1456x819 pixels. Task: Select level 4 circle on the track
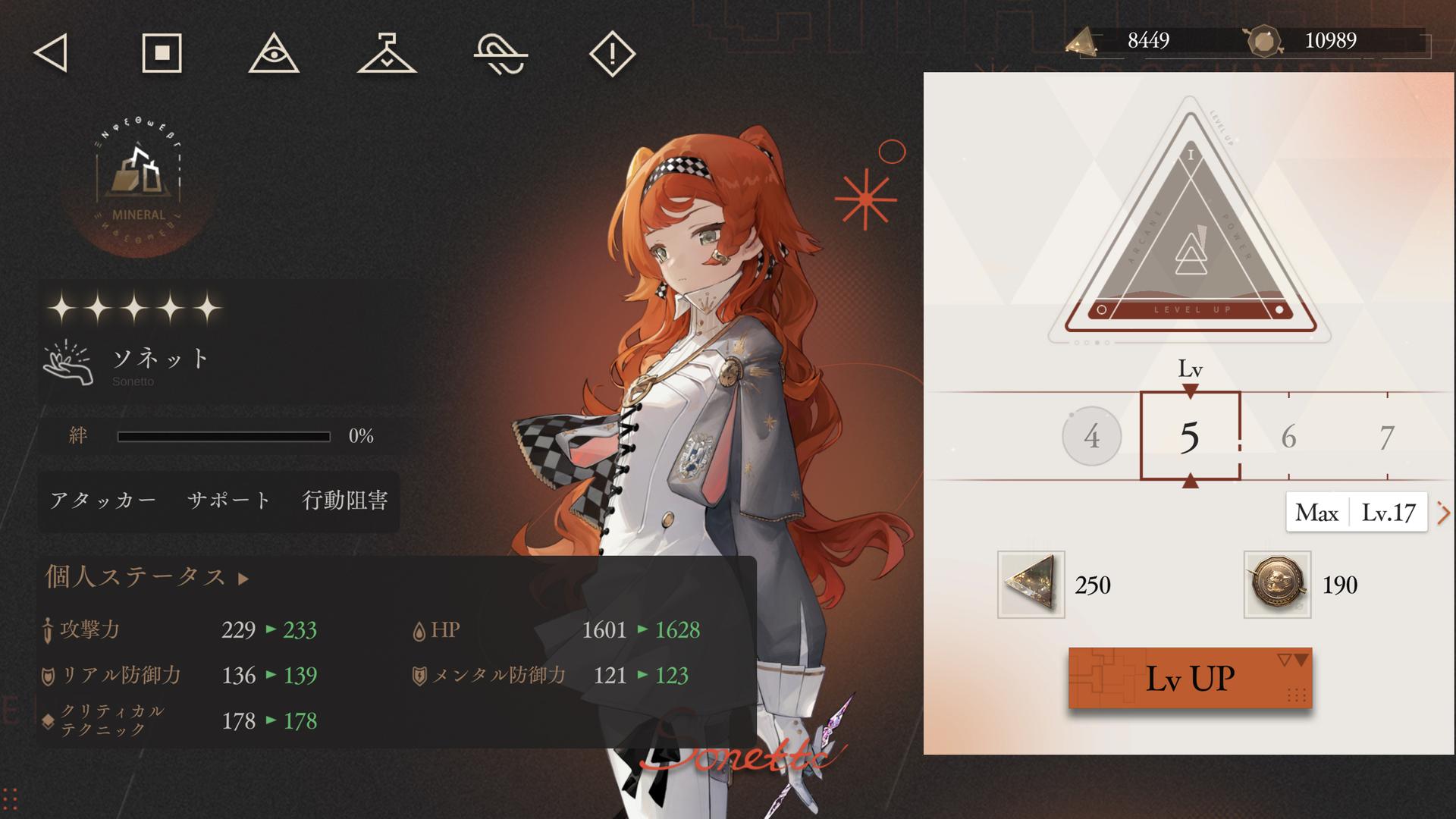[1091, 436]
